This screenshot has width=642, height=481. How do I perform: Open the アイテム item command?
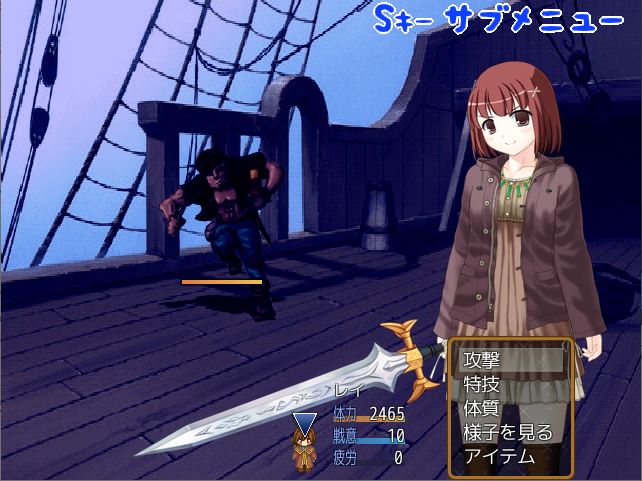(510, 456)
